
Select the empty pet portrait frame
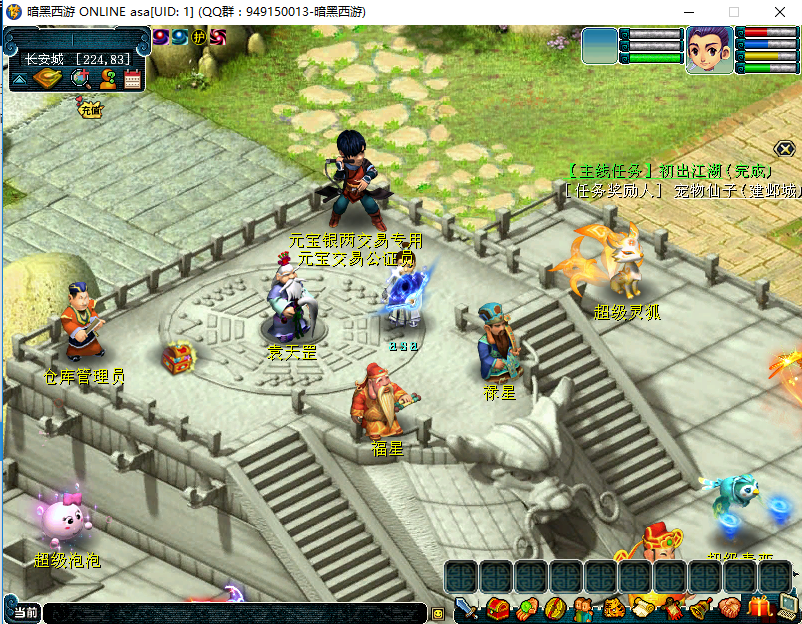600,46
